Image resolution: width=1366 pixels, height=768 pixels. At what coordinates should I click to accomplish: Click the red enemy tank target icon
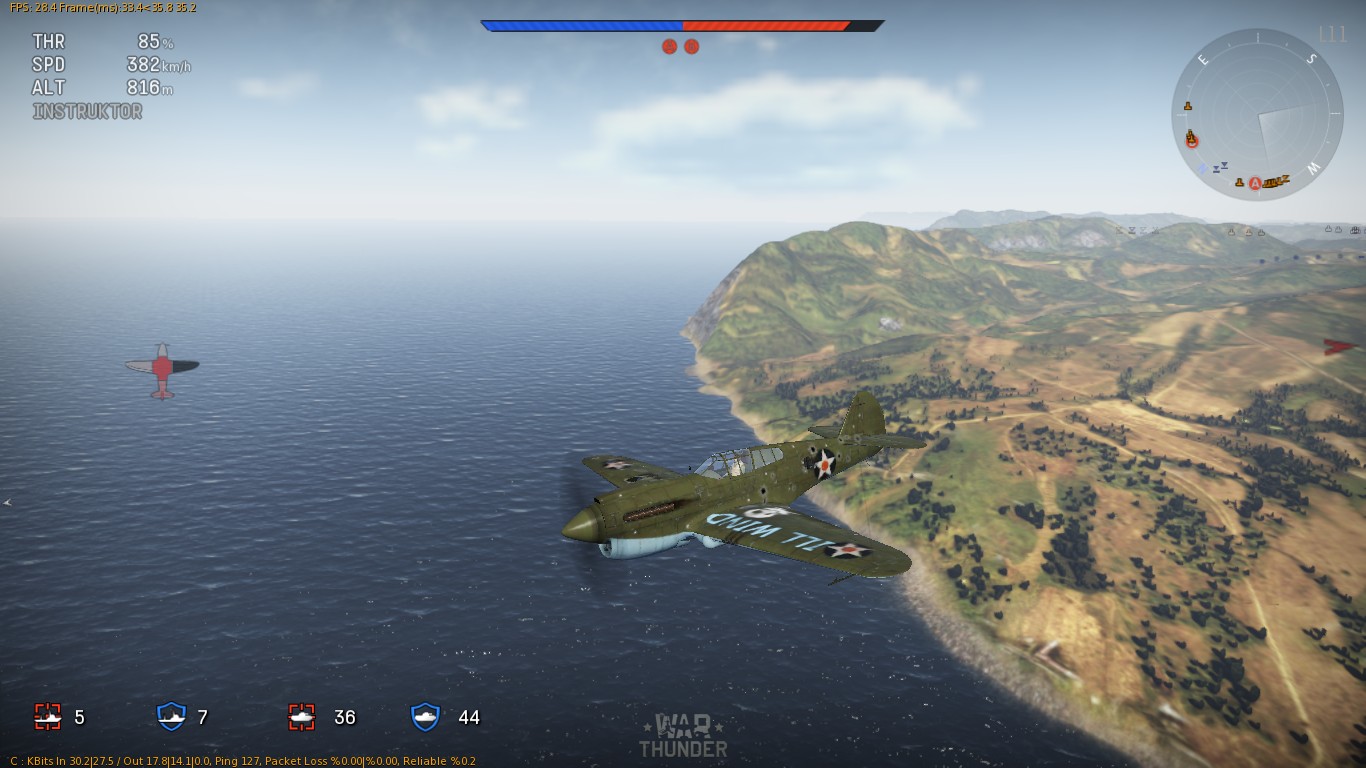302,716
